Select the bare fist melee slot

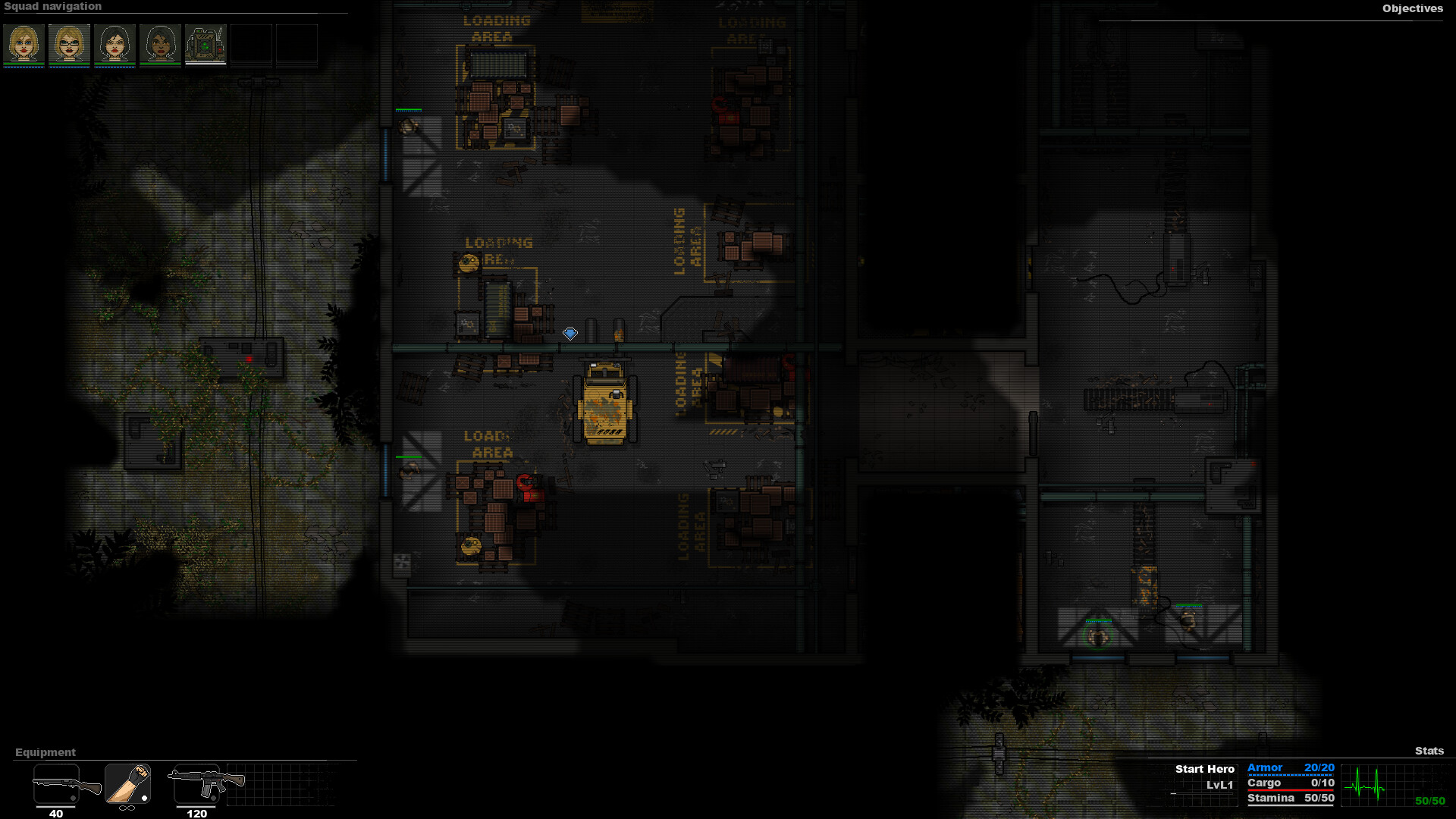(x=127, y=781)
